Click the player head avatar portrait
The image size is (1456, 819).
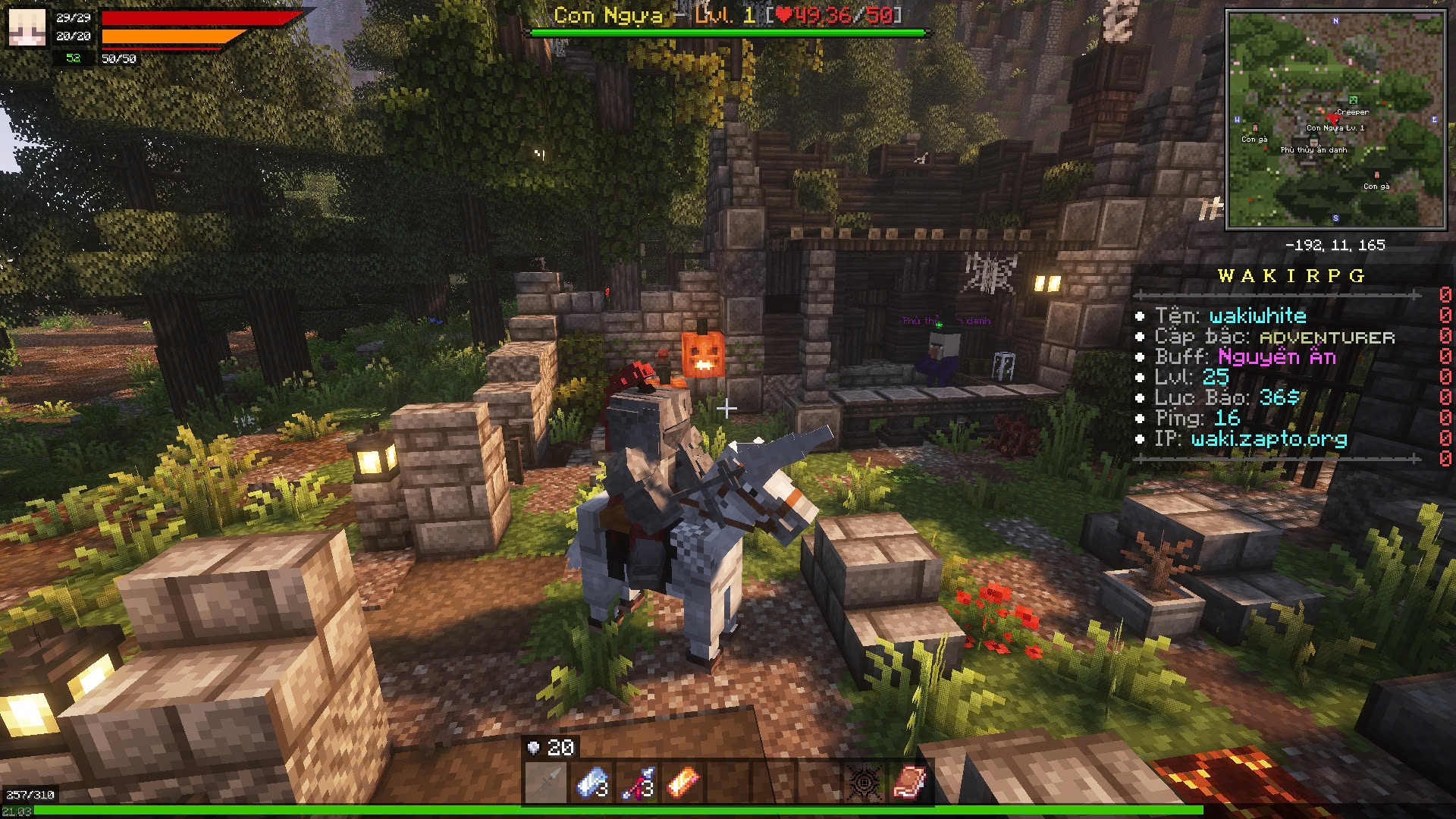pos(27,27)
